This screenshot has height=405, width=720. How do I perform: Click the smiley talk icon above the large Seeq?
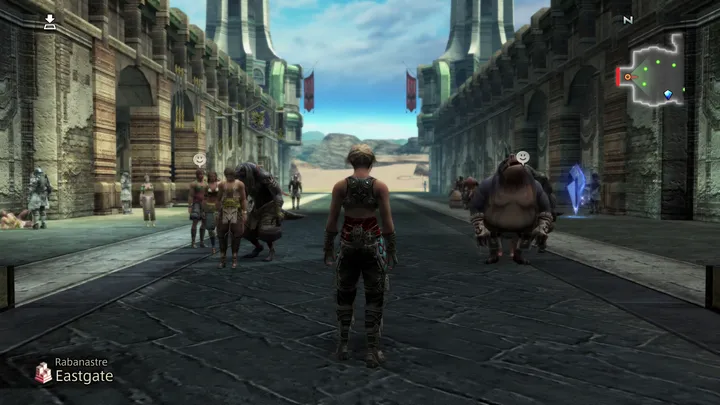pos(522,157)
